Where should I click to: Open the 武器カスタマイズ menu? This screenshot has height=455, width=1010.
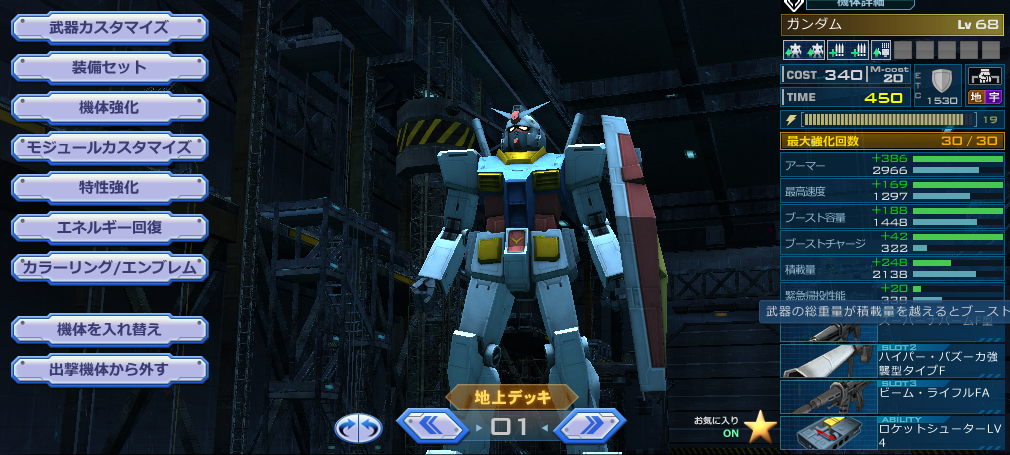[109, 27]
